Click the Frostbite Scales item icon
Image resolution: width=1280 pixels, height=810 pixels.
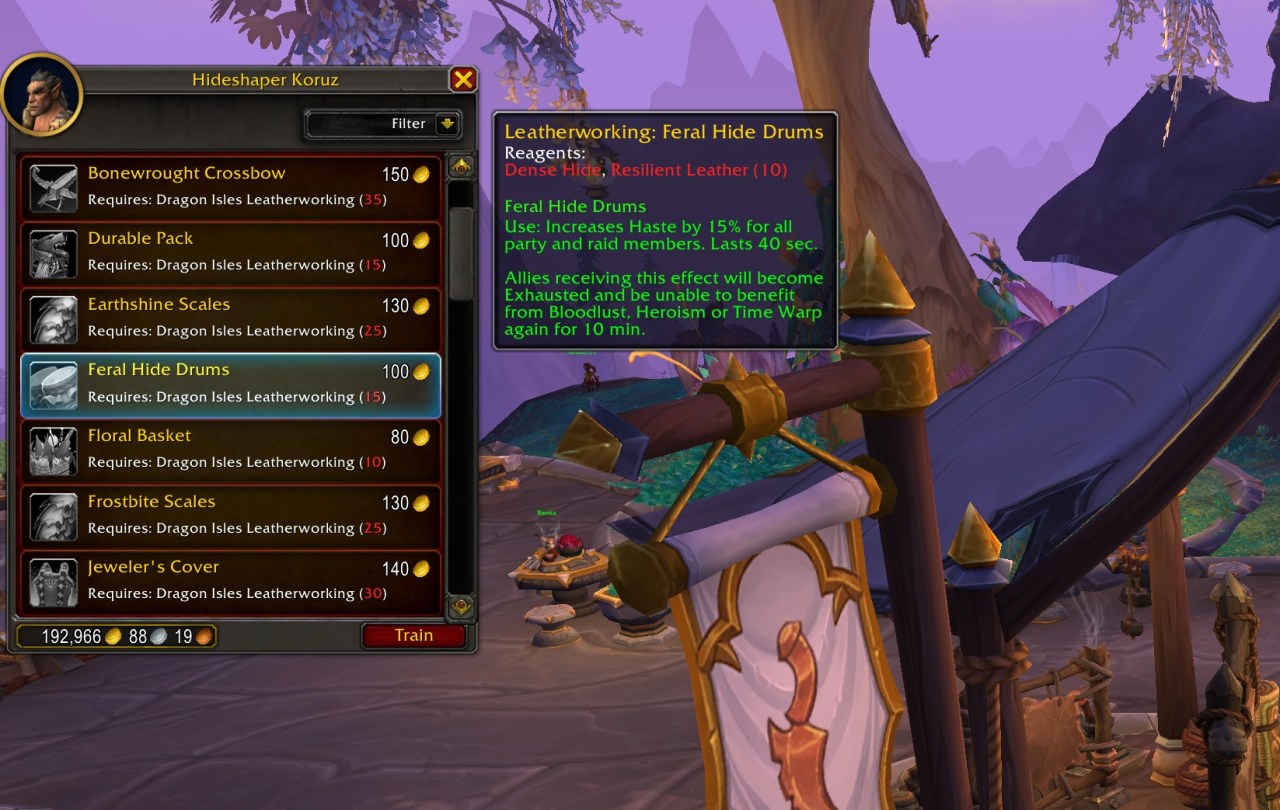53,514
